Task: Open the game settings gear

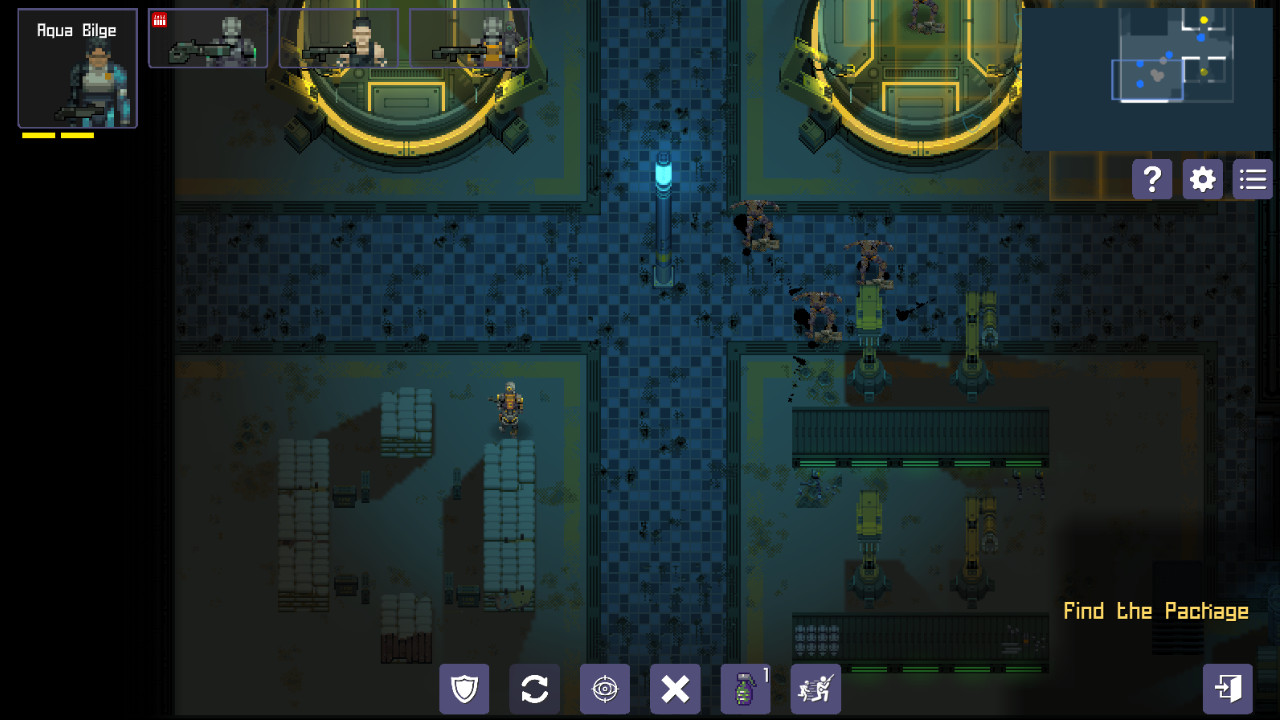Action: coord(1202,179)
